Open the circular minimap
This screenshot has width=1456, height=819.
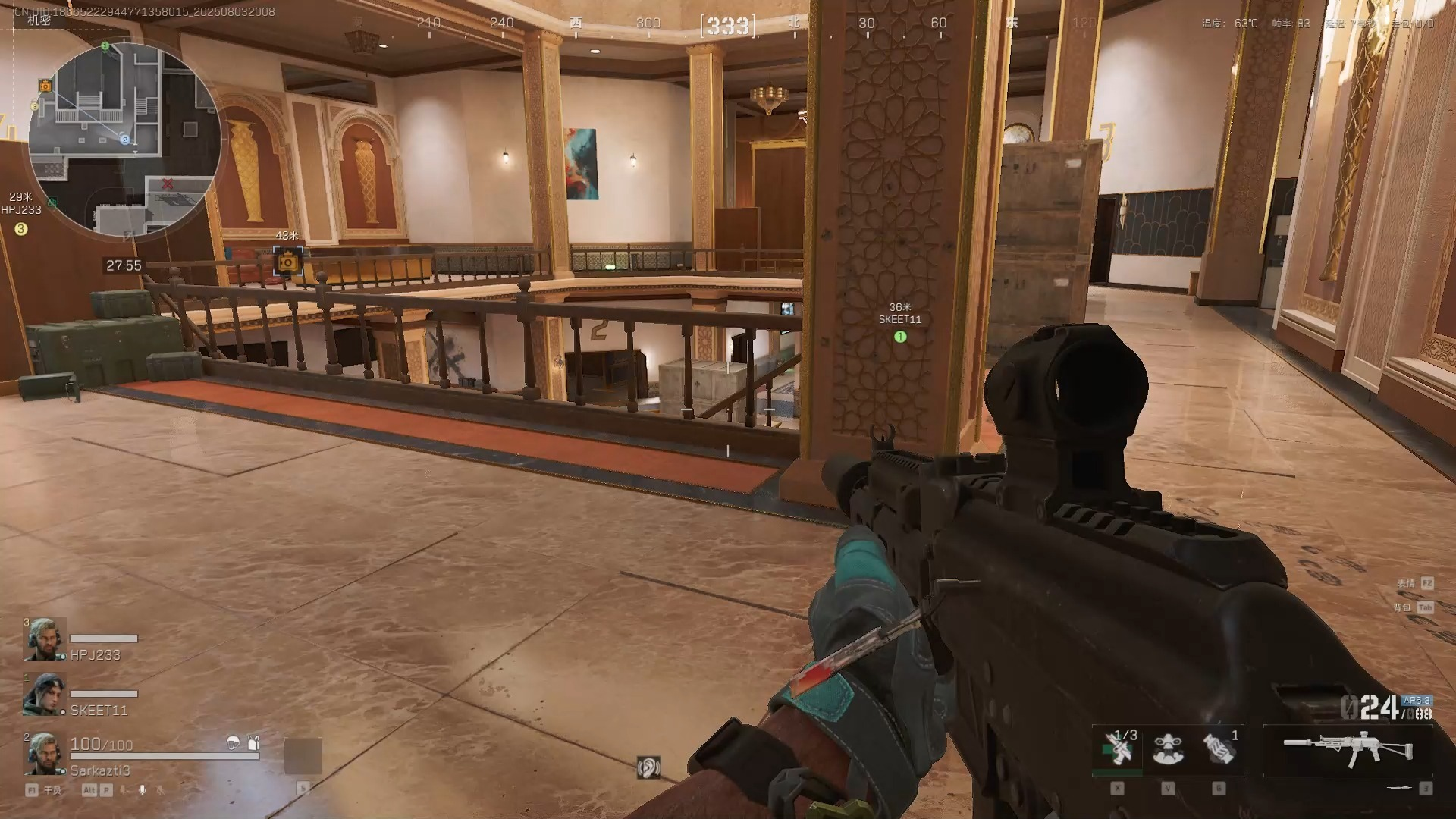click(125, 139)
